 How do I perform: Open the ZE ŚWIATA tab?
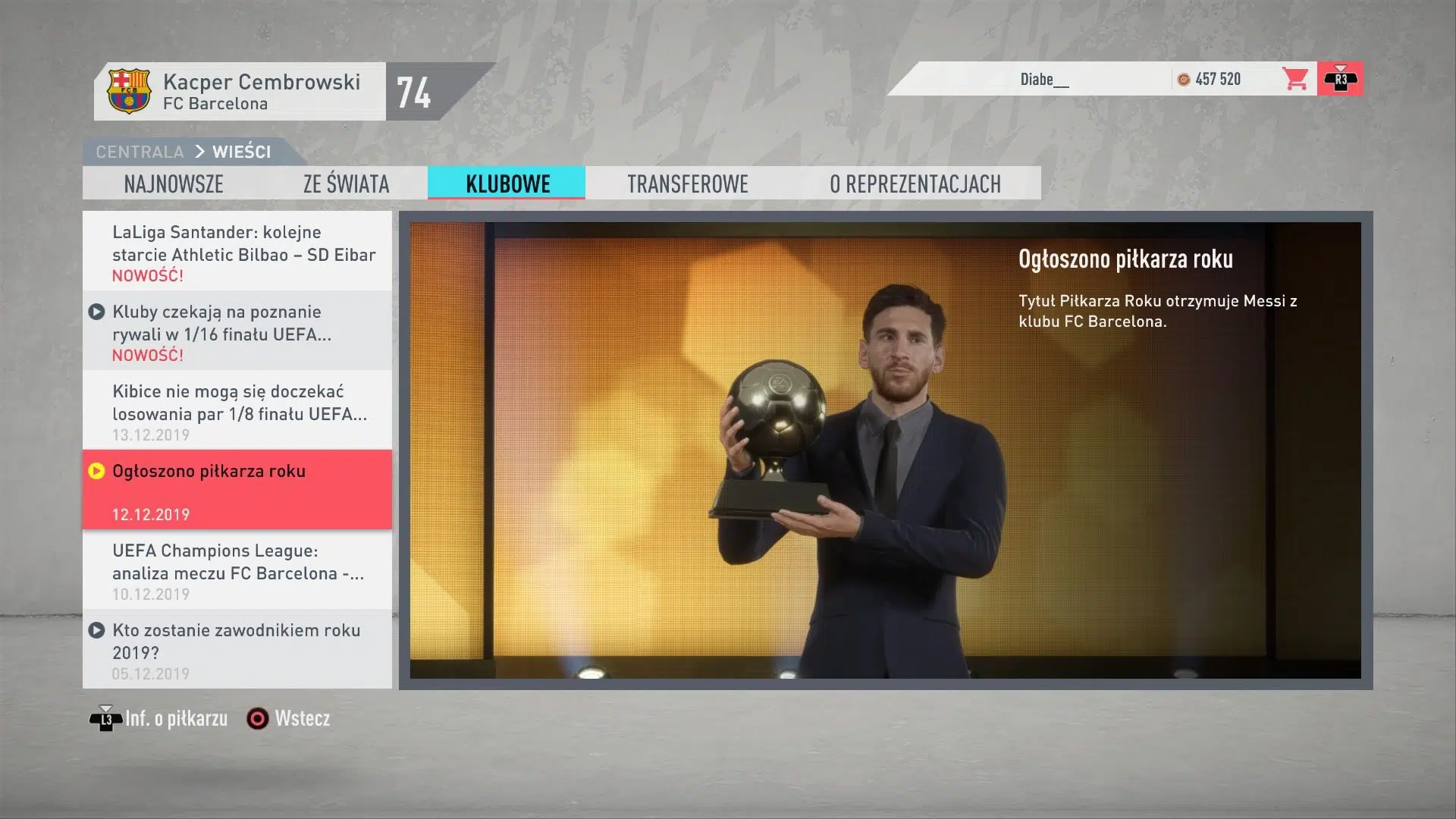pos(346,184)
